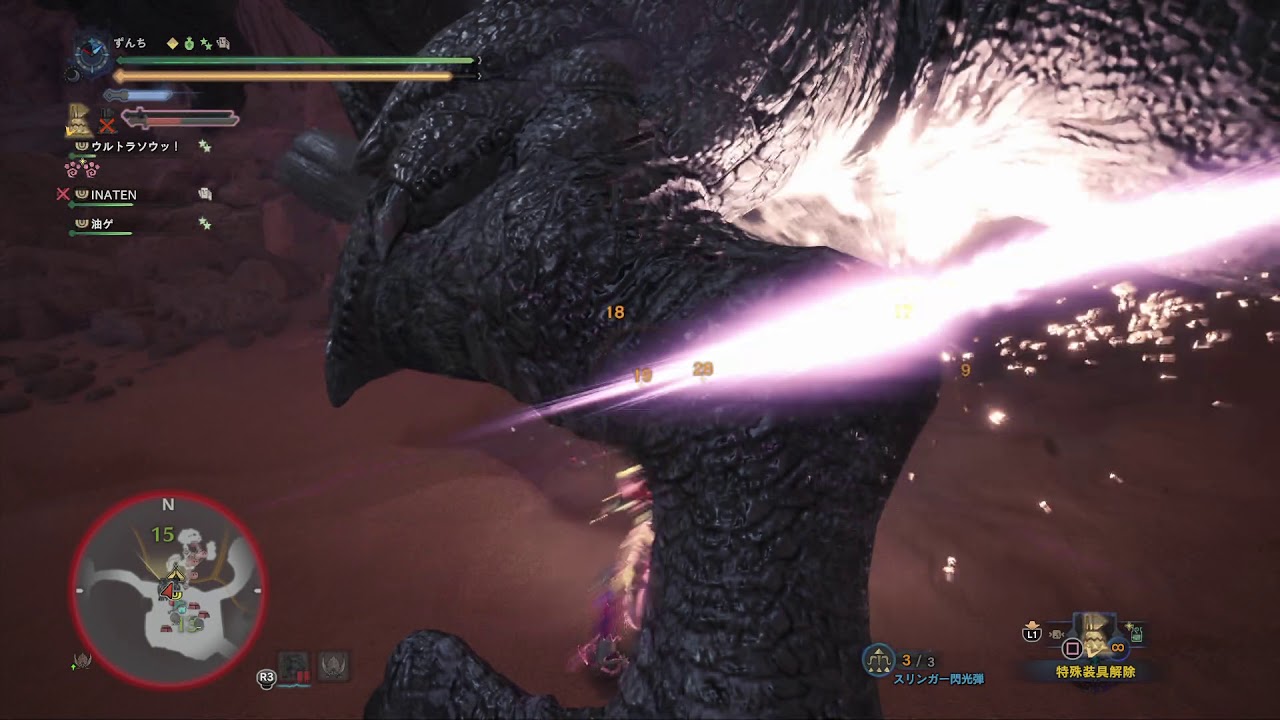
Task: Select party member INATEN in the list
Action: 114,195
